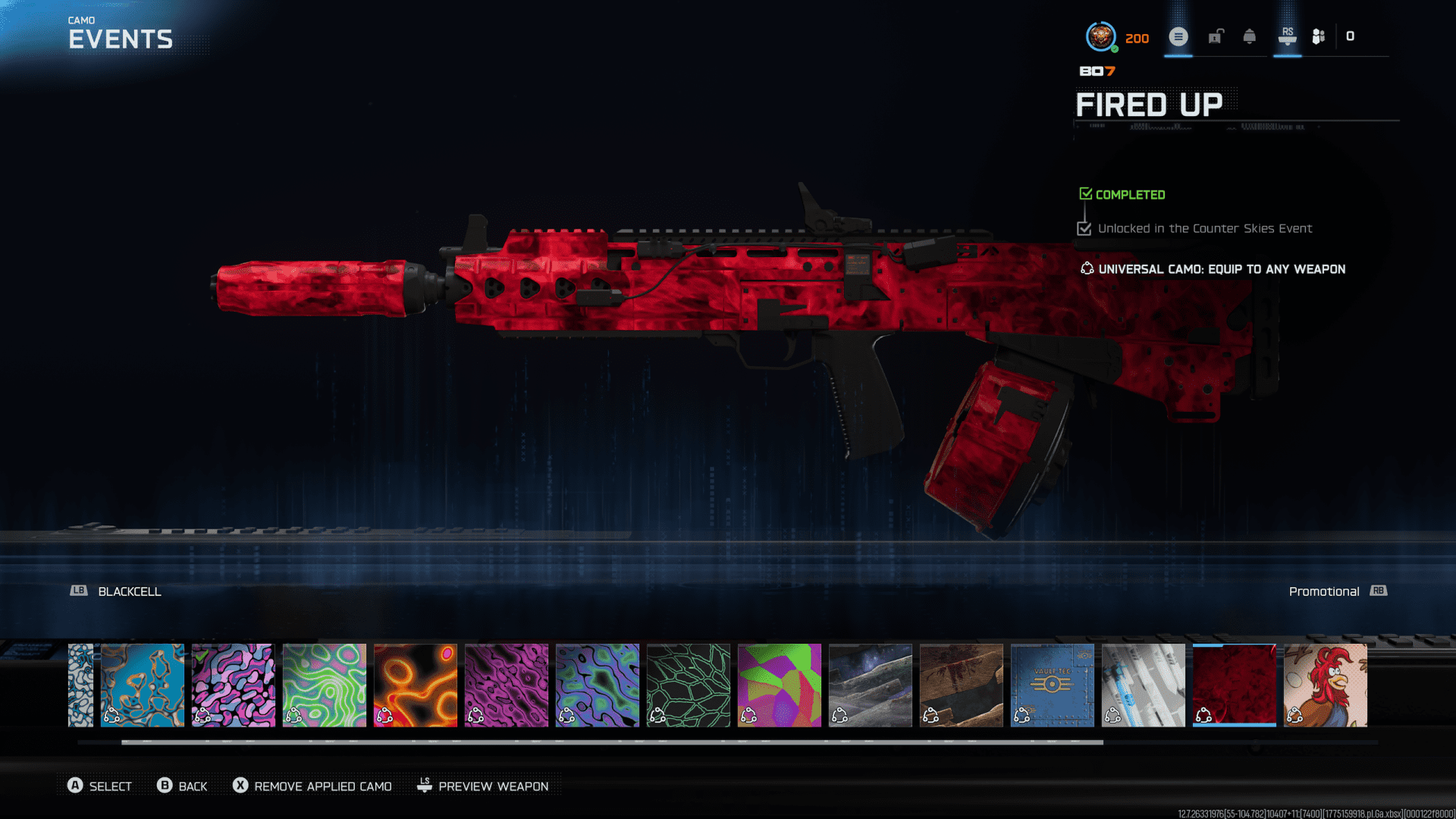
Task: Pick the cartoon rooster camo
Action: tap(1326, 685)
